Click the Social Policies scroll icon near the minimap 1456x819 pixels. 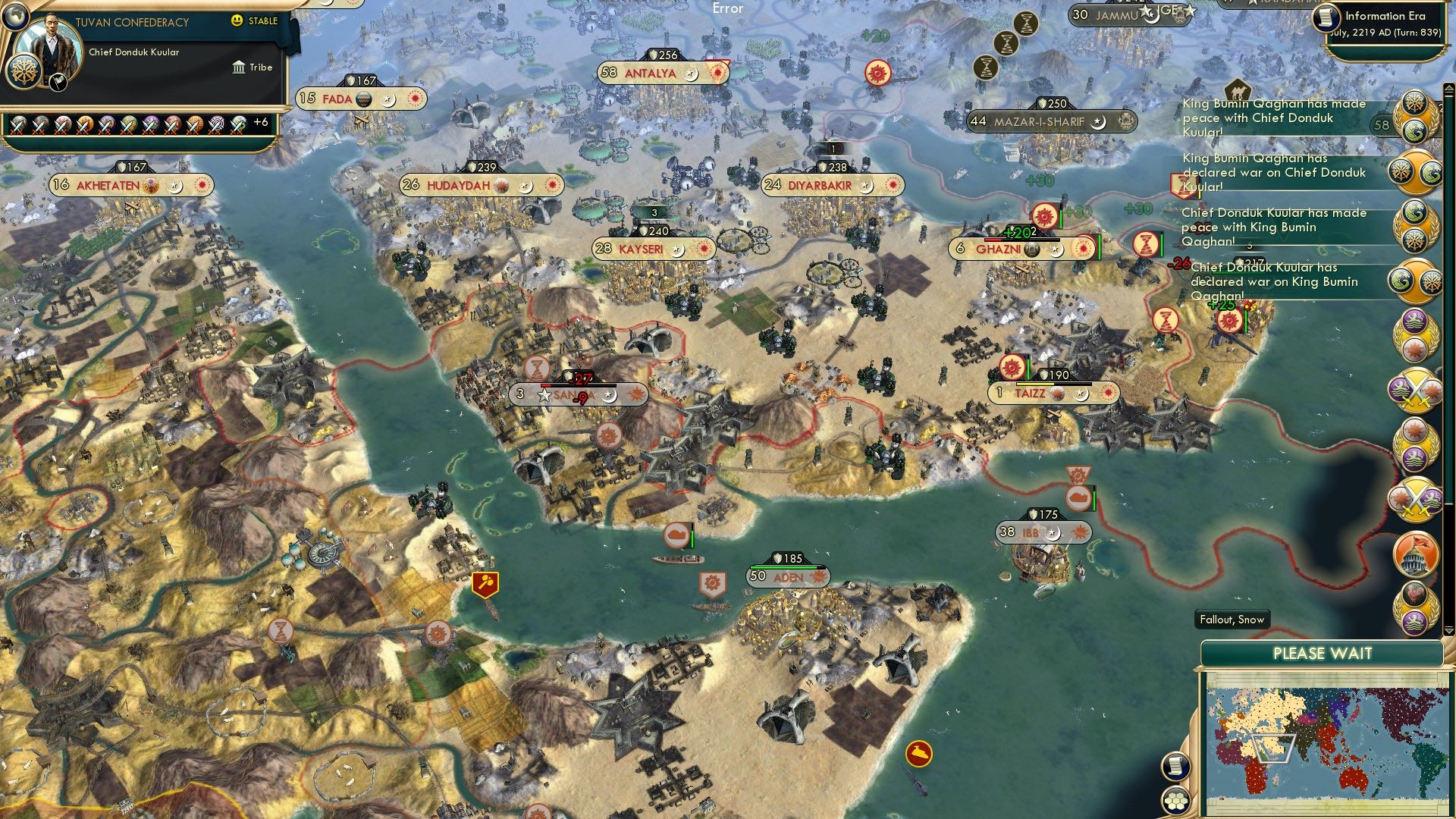1177,766
